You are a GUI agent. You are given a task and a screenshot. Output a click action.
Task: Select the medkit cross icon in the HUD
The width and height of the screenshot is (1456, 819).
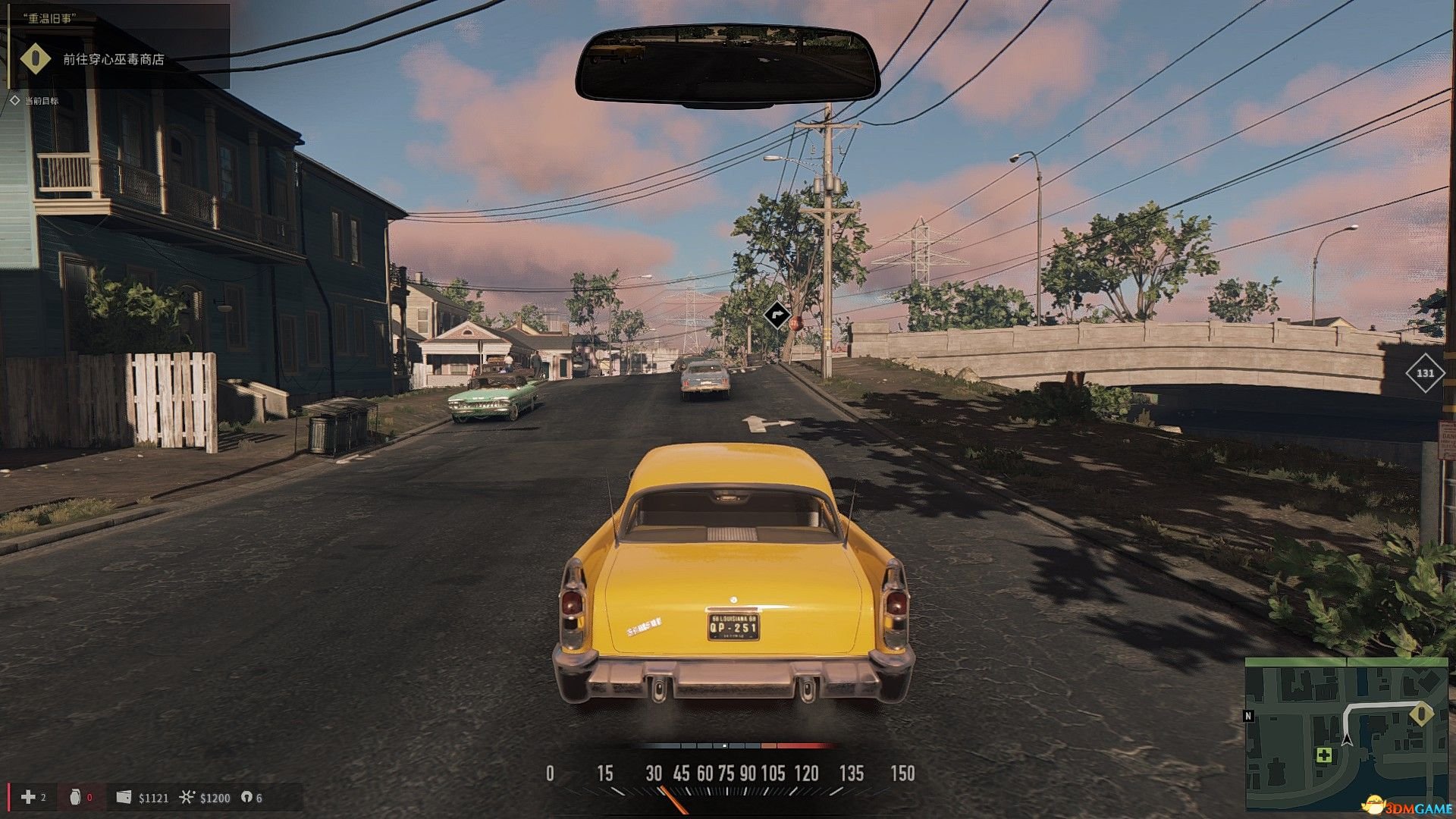coord(28,797)
